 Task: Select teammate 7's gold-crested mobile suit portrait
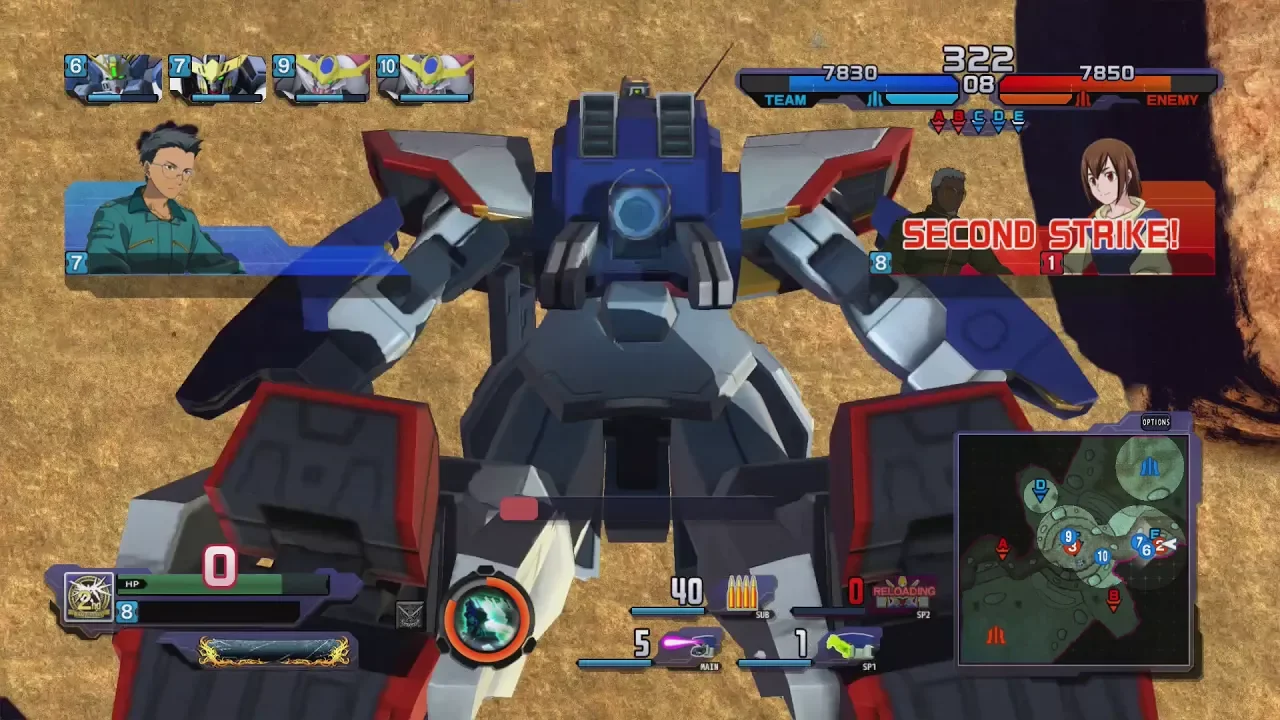click(218, 77)
